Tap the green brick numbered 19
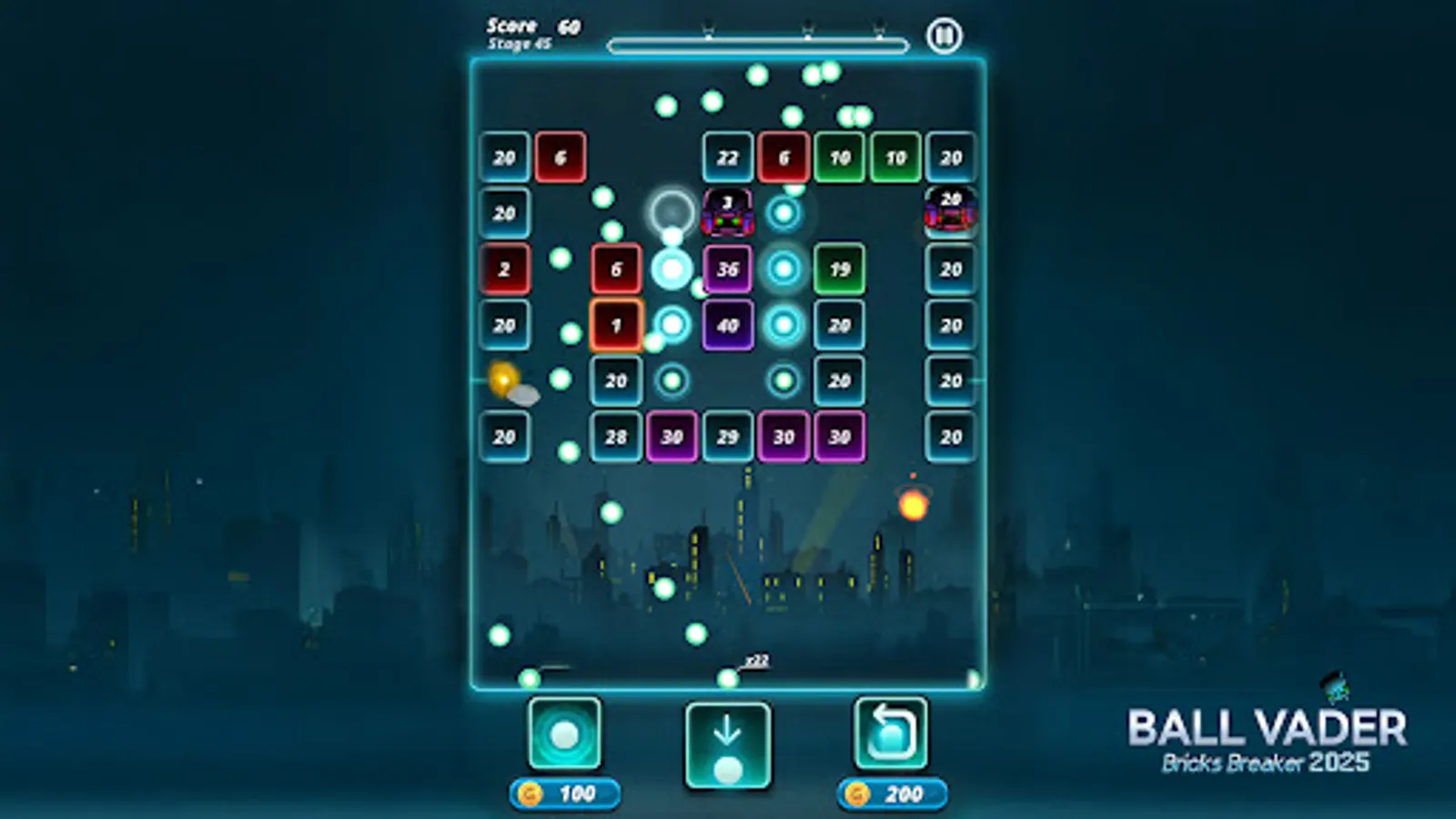The width and height of the screenshot is (1456, 819). click(x=838, y=268)
